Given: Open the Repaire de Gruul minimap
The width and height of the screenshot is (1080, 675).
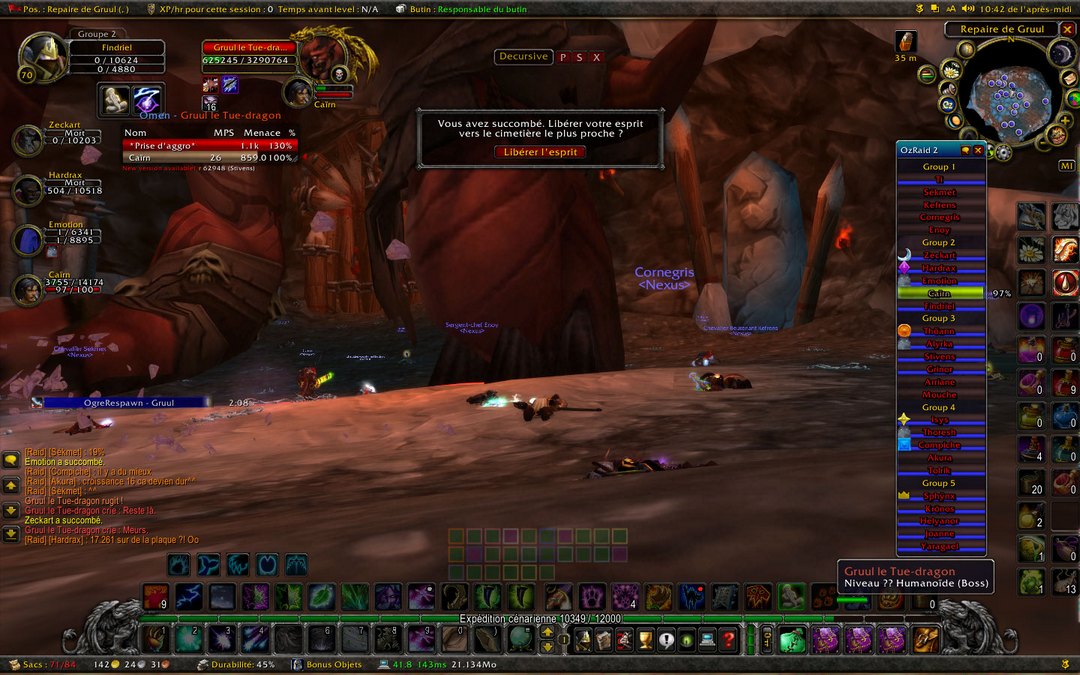Looking at the screenshot, I should click(1001, 91).
